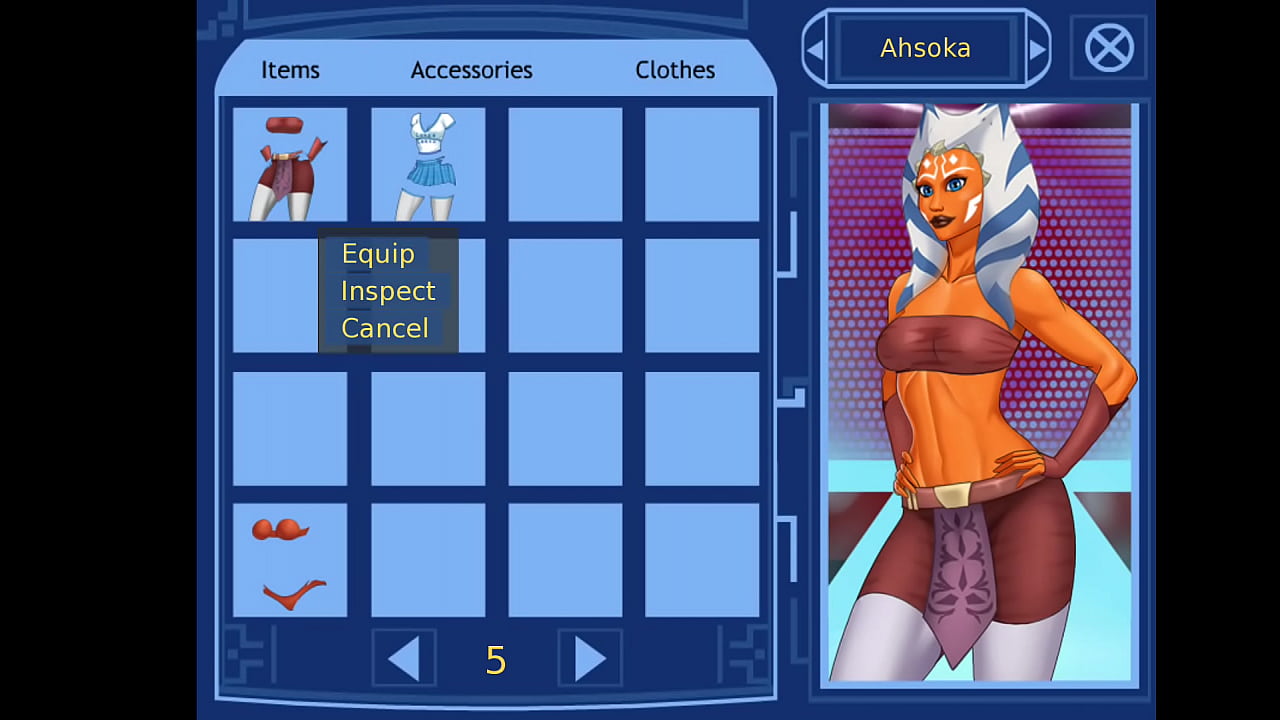Click the empty inventory slot beside the bikini
The image size is (1280, 720).
pos(427,560)
